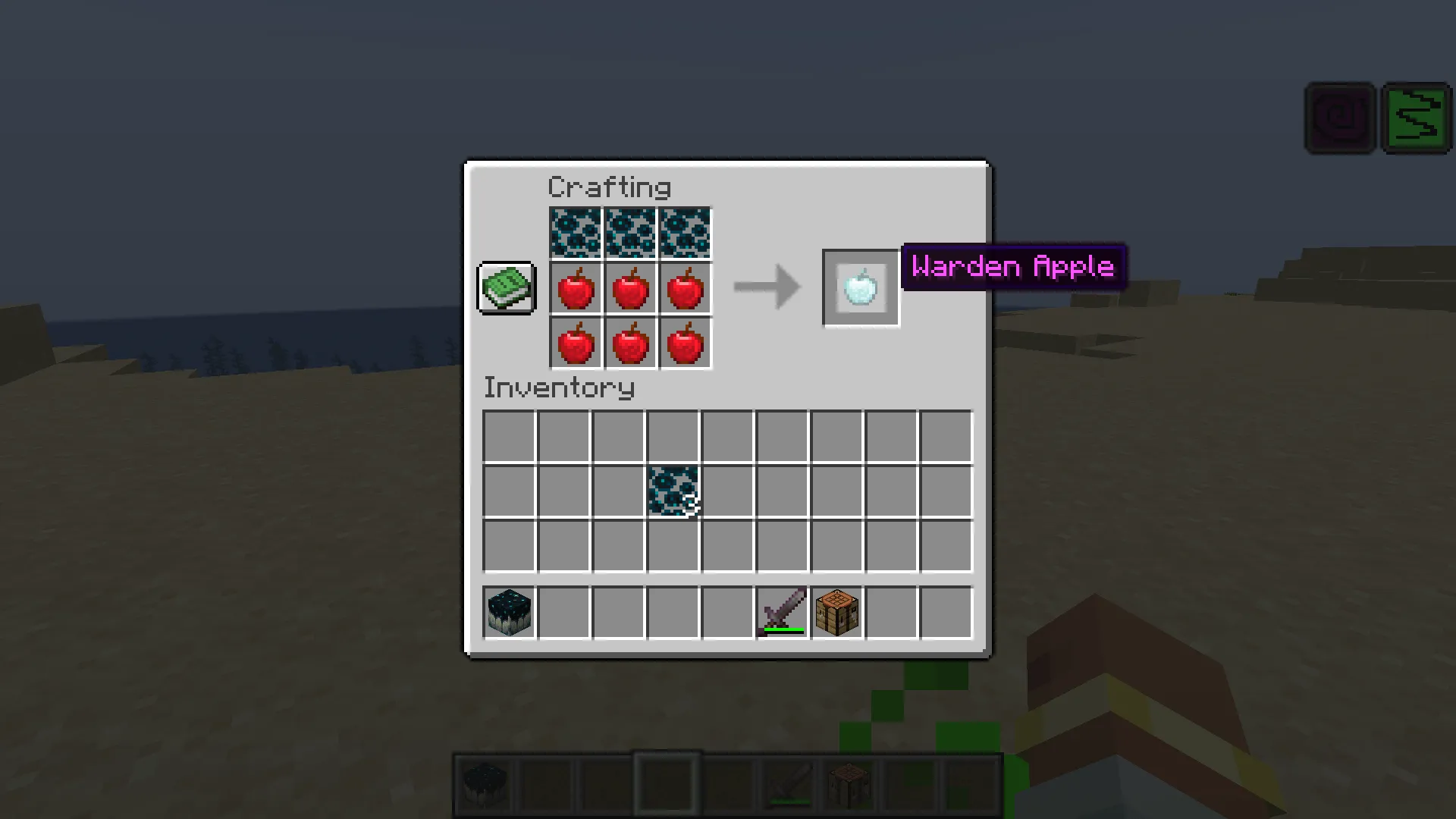Select an apple in the middle crafting row
Image resolution: width=1456 pixels, height=819 pixels.
(x=629, y=288)
